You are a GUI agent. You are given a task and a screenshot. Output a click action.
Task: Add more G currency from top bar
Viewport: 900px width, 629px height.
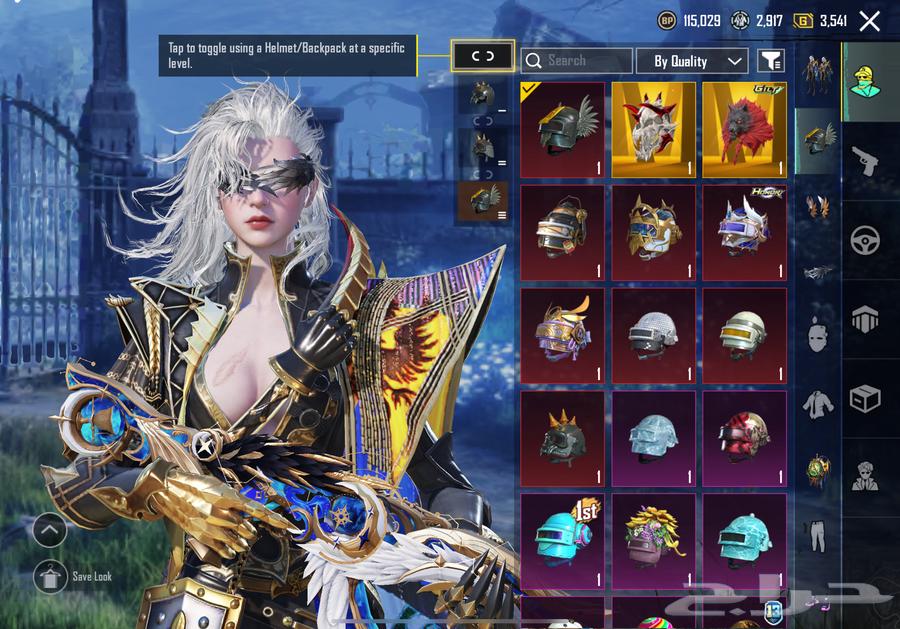803,20
